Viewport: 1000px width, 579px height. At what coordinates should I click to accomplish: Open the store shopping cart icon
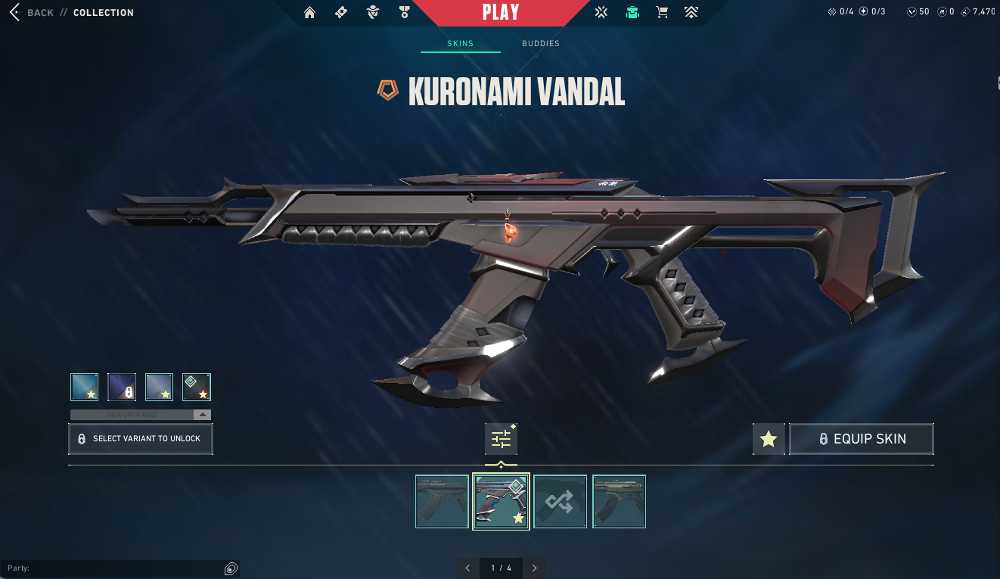pyautogui.click(x=661, y=13)
